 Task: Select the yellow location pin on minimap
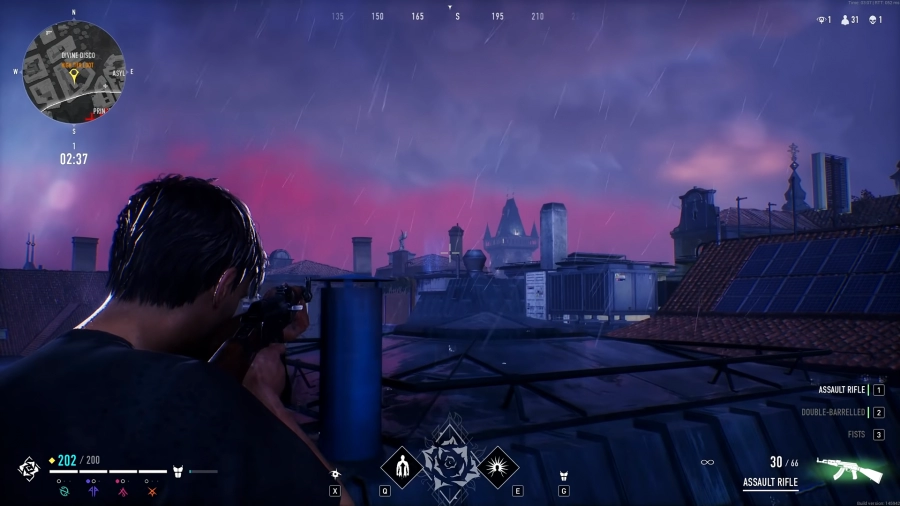pyautogui.click(x=73, y=73)
